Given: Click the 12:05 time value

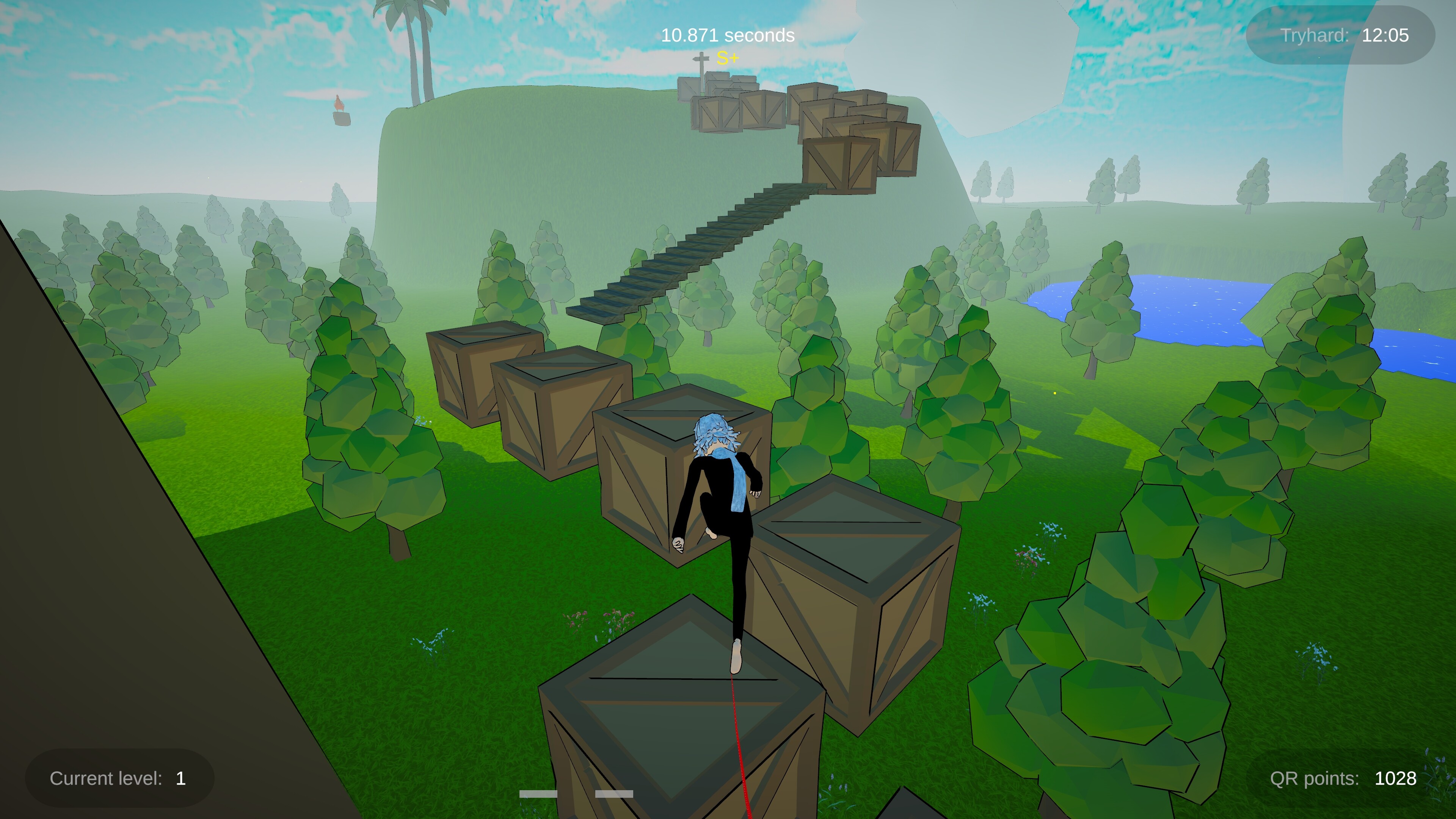Looking at the screenshot, I should coord(1386,36).
